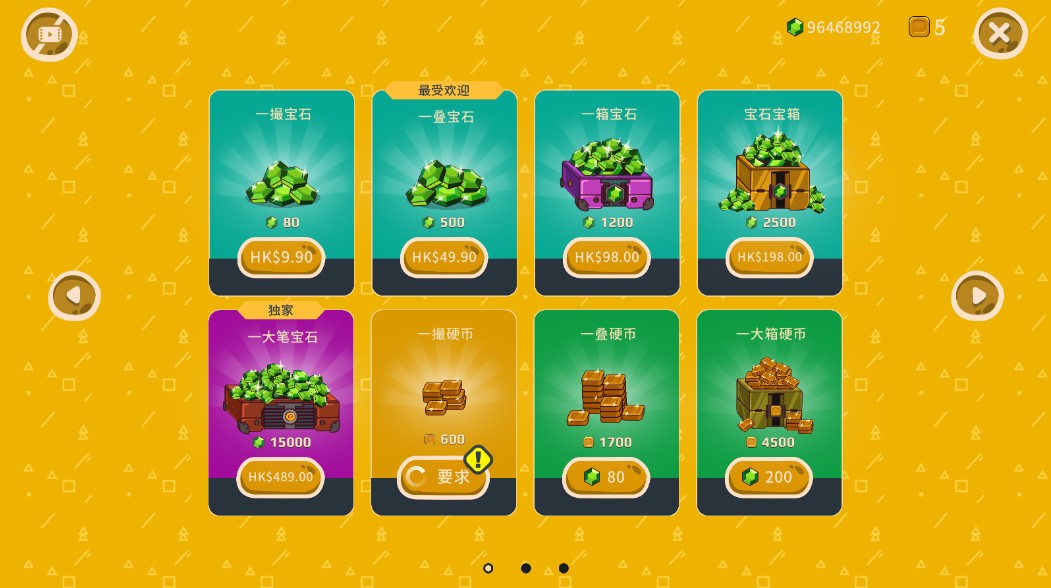Screen dimensions: 1051x588
Task: Go to the next shop page arrow
Action: click(x=976, y=296)
